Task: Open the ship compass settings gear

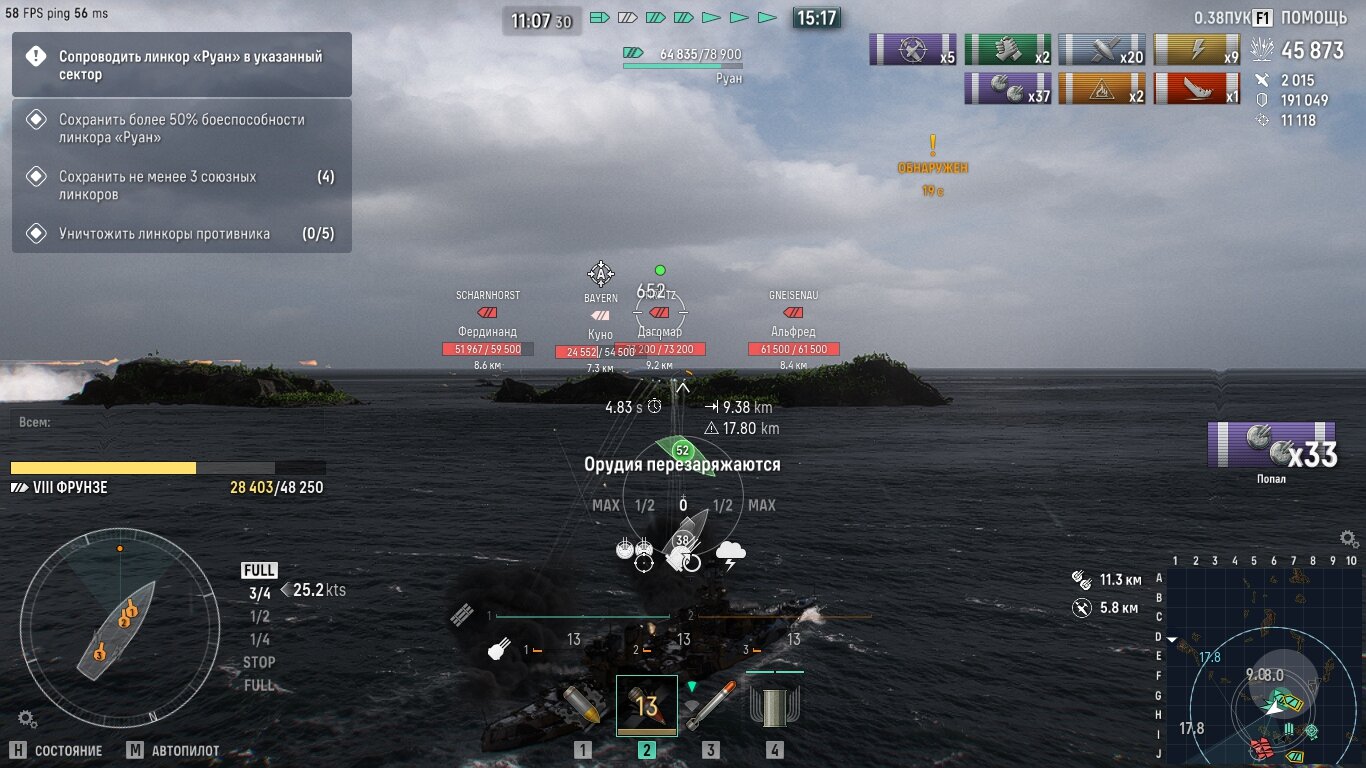Action: (x=27, y=718)
